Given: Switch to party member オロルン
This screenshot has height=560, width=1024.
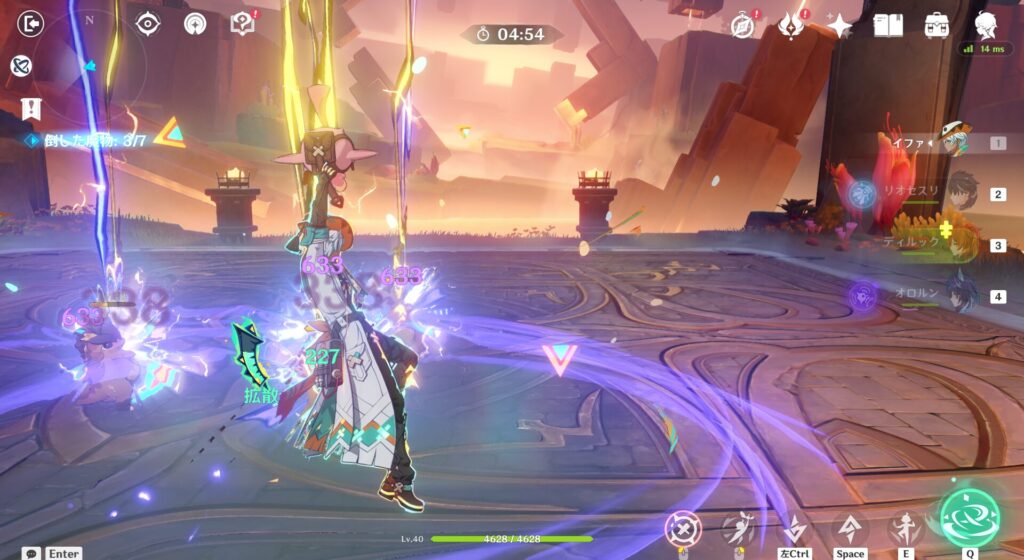Looking at the screenshot, I should pyautogui.click(x=960, y=296).
